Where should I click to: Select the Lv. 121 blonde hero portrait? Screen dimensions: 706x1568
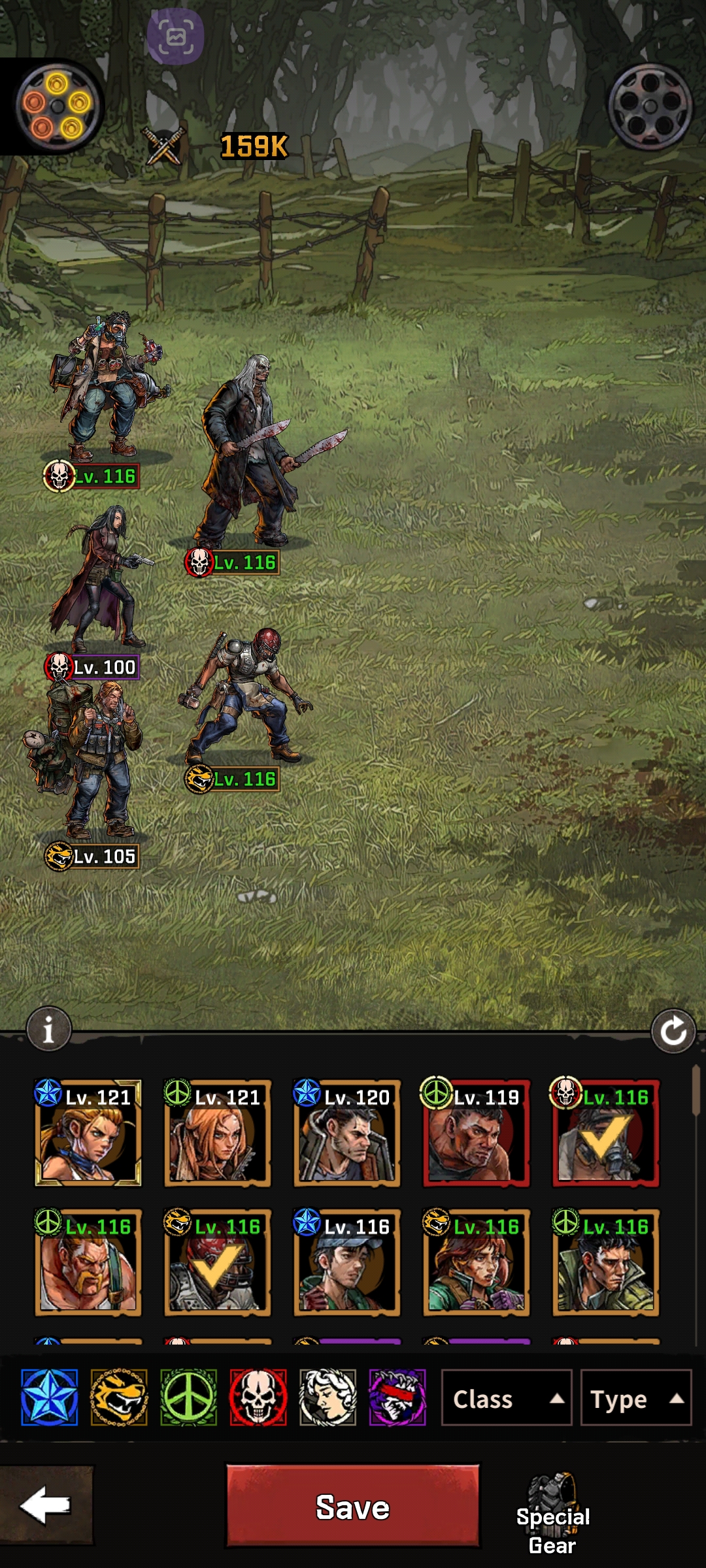88,1133
